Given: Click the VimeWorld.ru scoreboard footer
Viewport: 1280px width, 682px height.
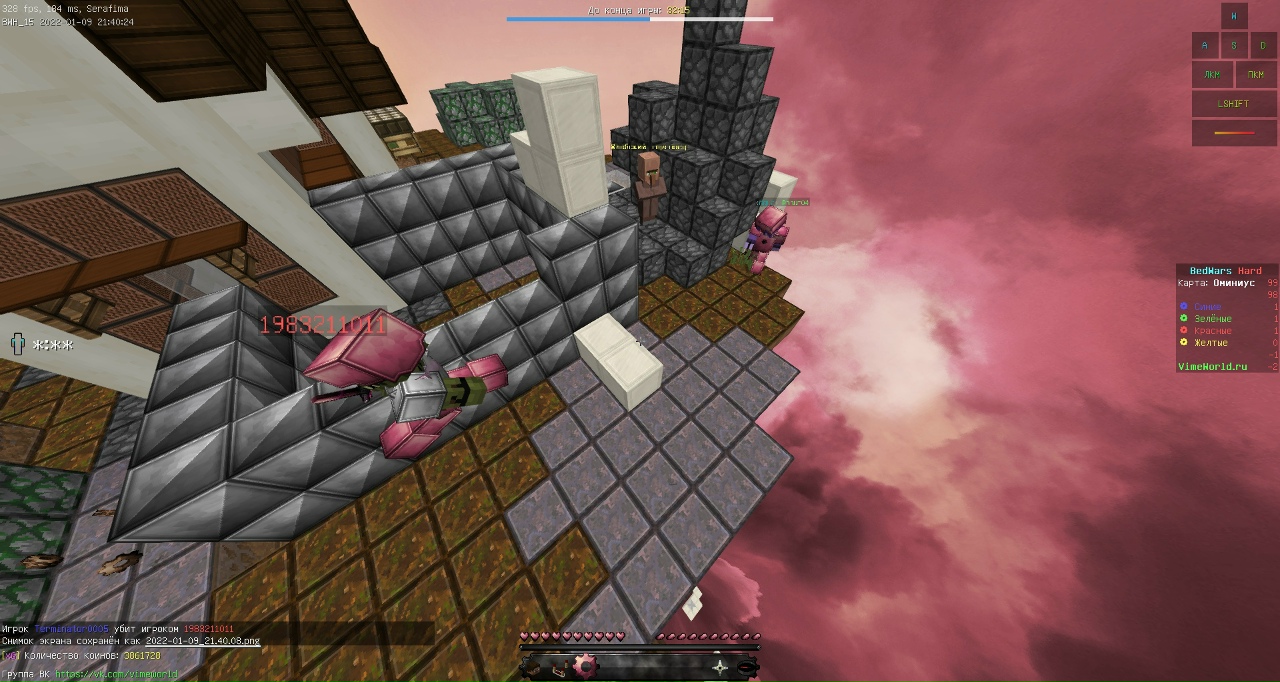Looking at the screenshot, I should click(1212, 367).
